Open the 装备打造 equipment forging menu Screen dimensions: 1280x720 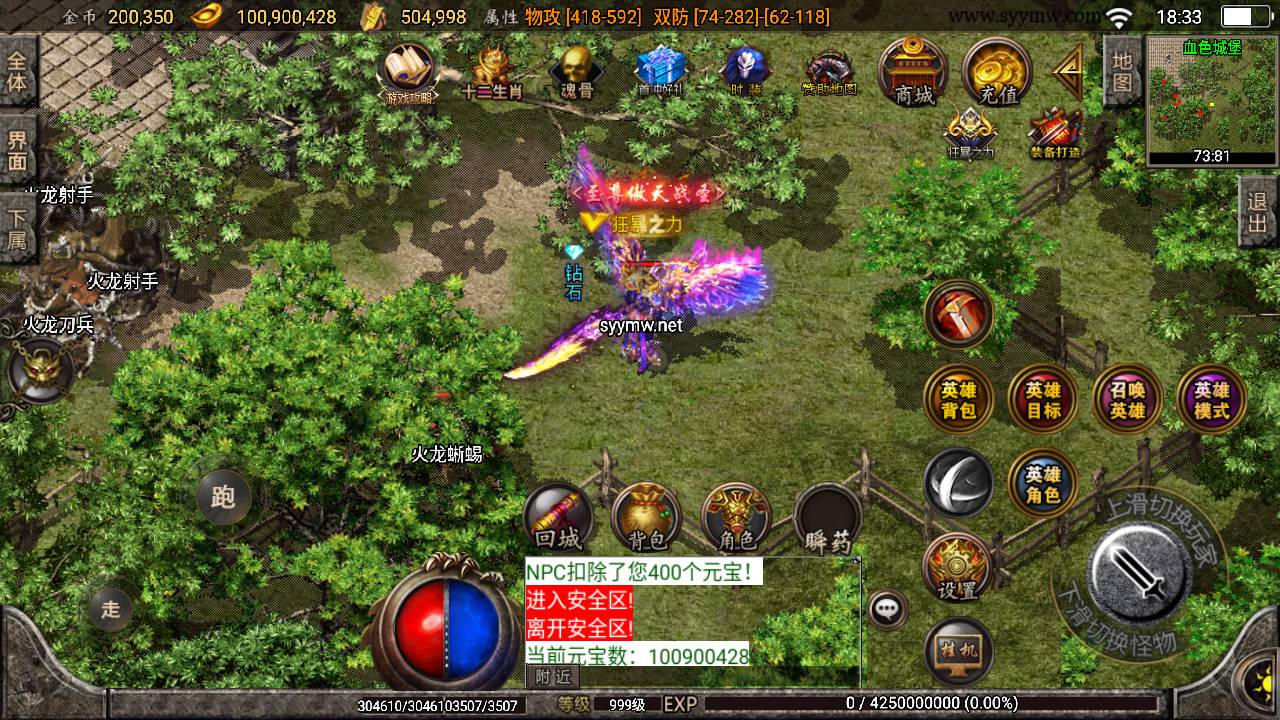(1055, 132)
